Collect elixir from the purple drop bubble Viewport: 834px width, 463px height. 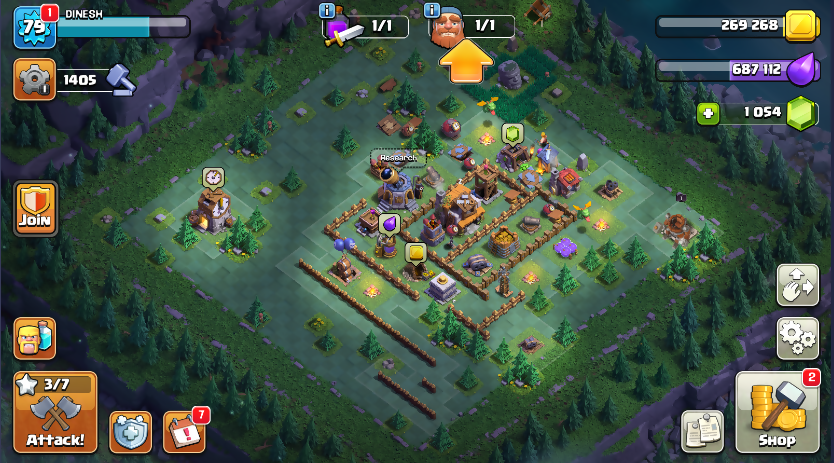tap(388, 224)
